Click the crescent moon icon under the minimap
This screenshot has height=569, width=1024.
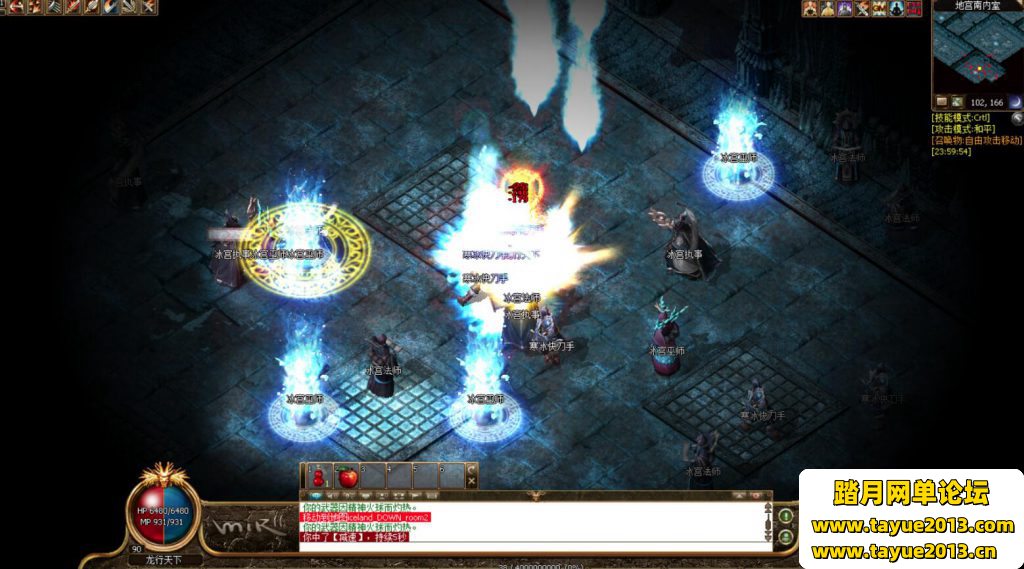click(1014, 102)
